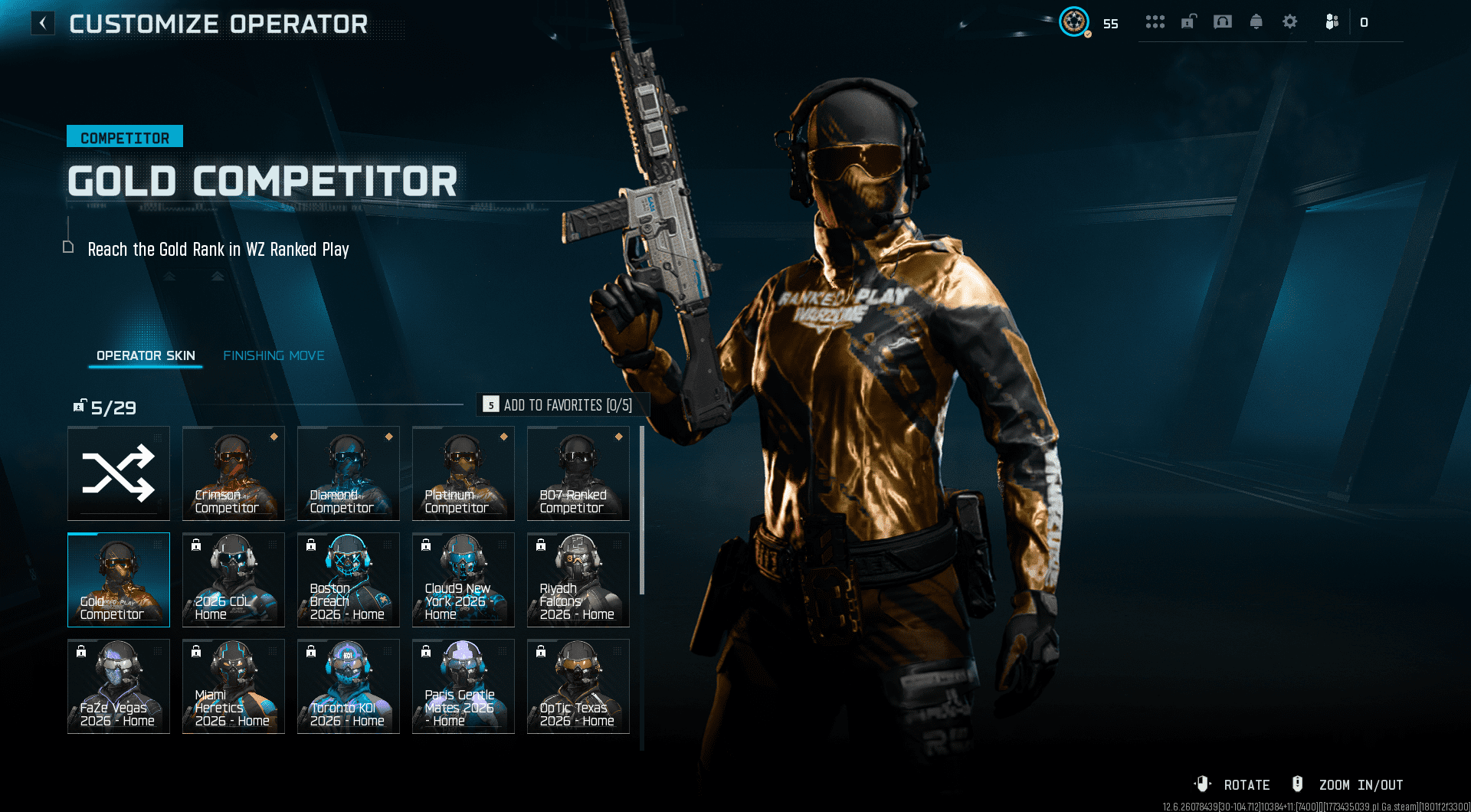Choose the Miami Heretics 2026 Home skin
This screenshot has height=812, width=1471.
coord(234,686)
